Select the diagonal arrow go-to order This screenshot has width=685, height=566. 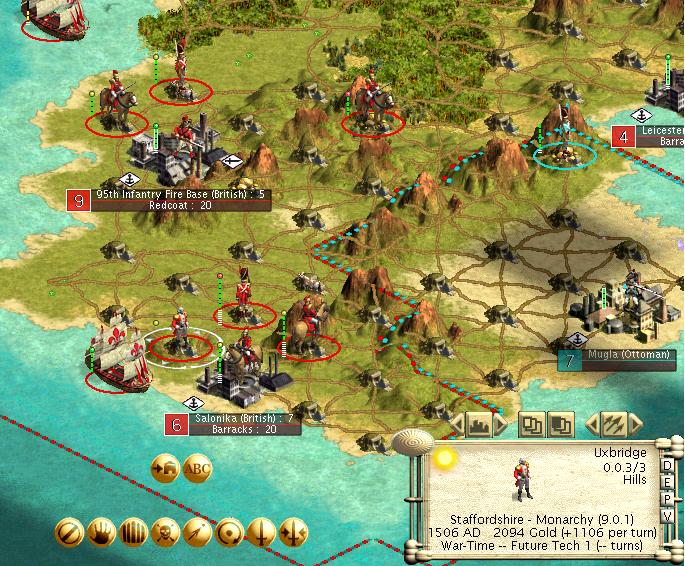[x=196, y=531]
